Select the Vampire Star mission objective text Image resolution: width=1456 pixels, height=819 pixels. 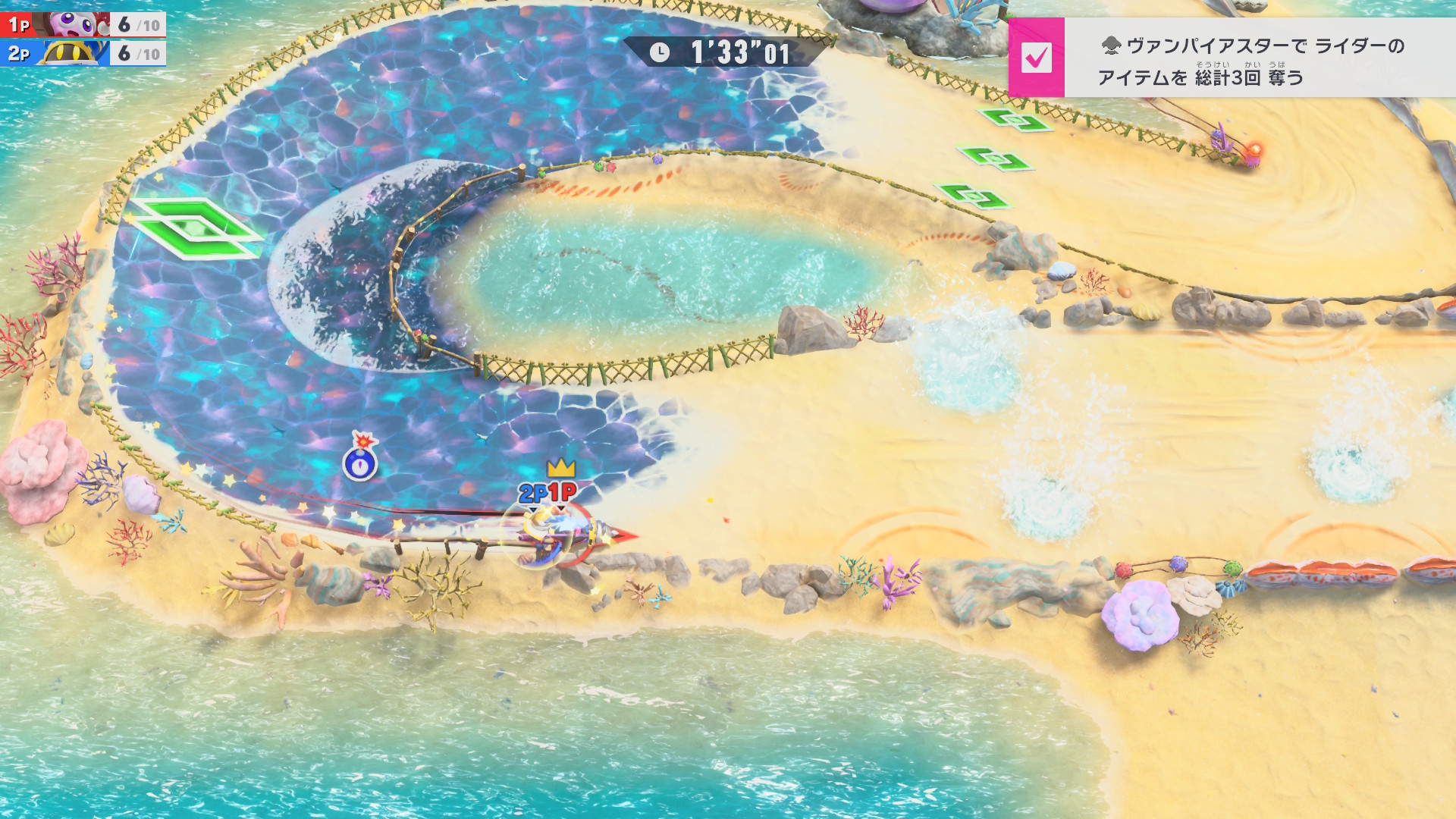pos(1251,61)
